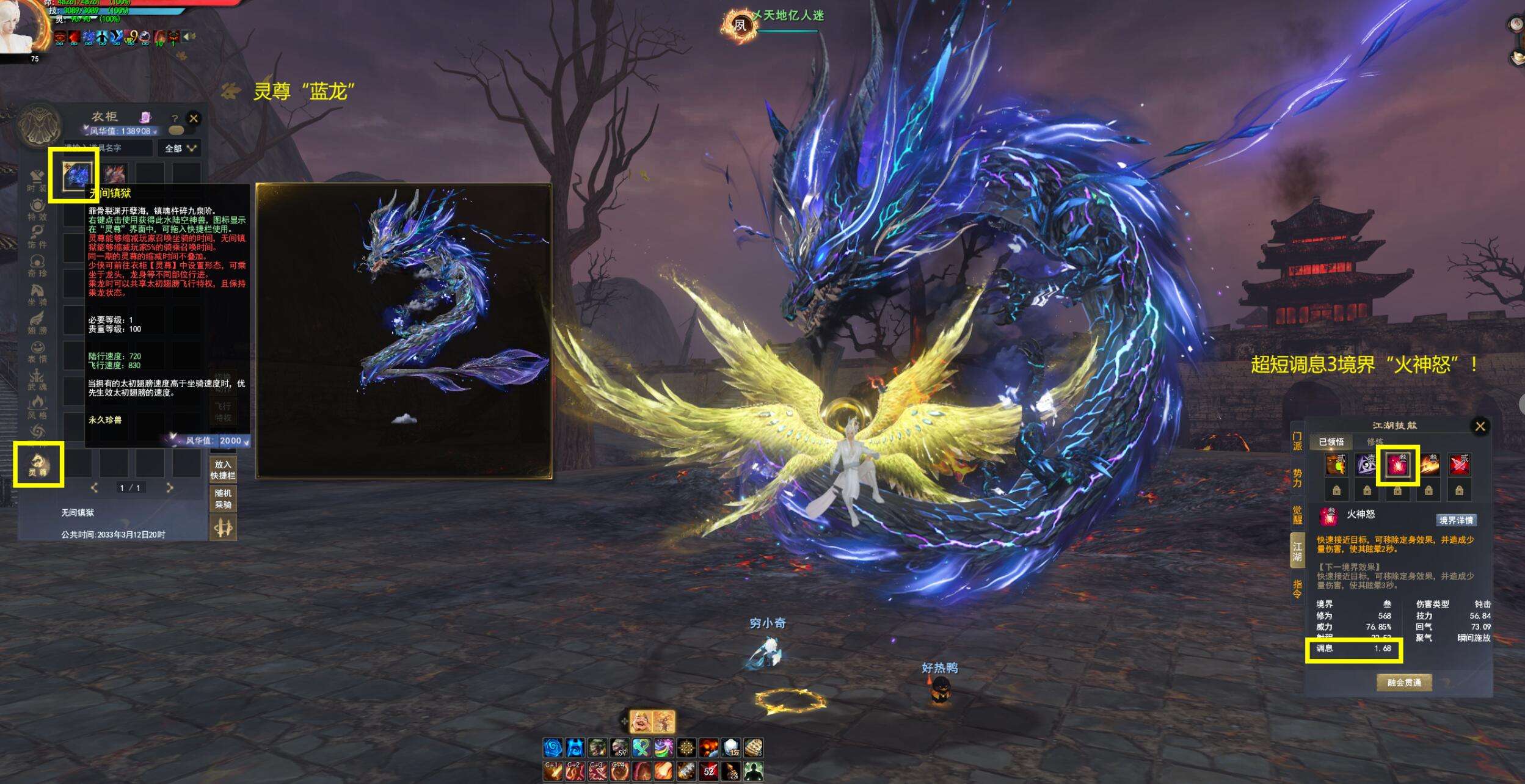The image size is (1525, 784).
Task: Switch to the 修炼 sub-tab
Action: click(x=1375, y=441)
